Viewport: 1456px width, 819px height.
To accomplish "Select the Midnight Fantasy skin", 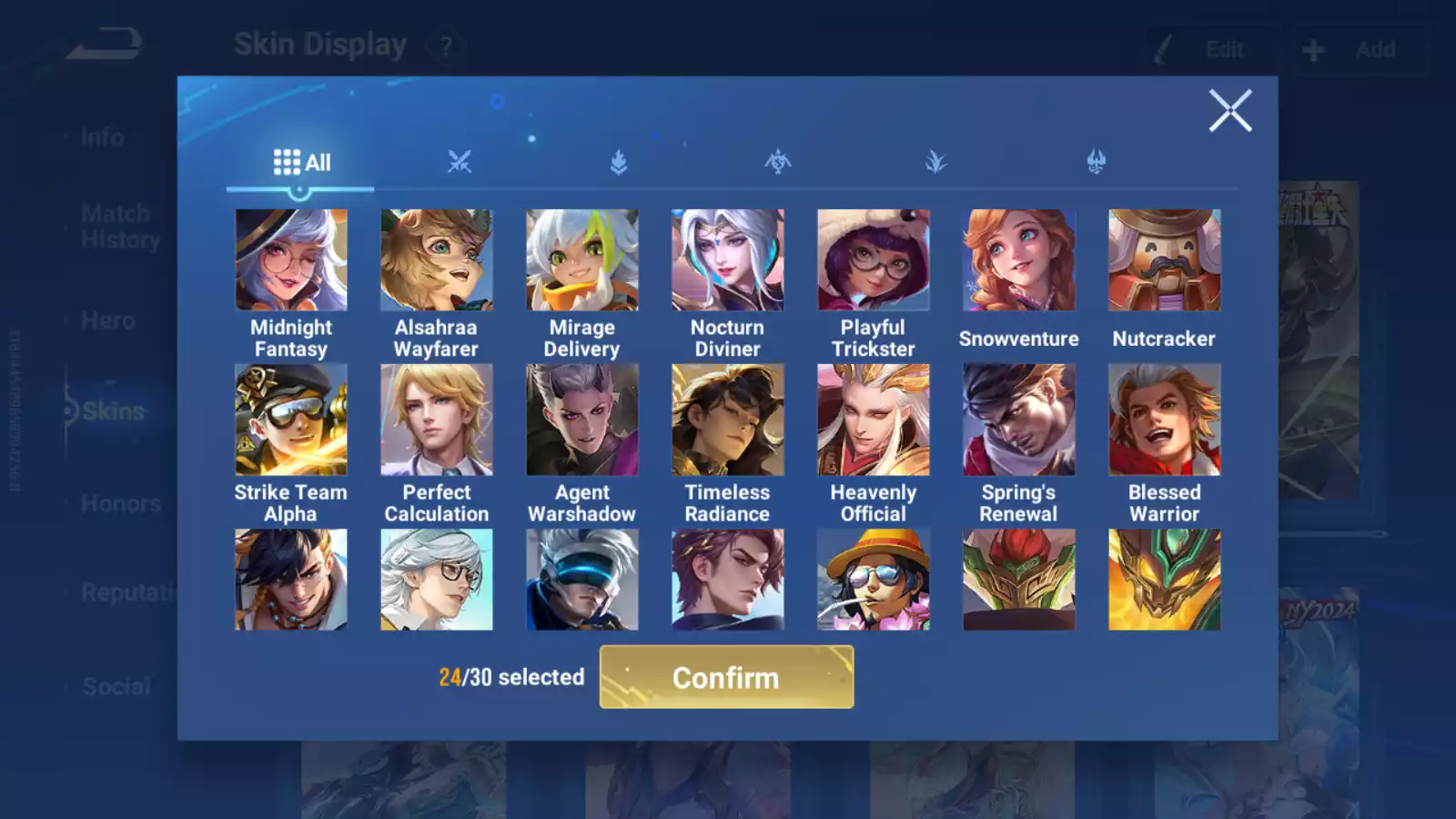I will coord(291,261).
